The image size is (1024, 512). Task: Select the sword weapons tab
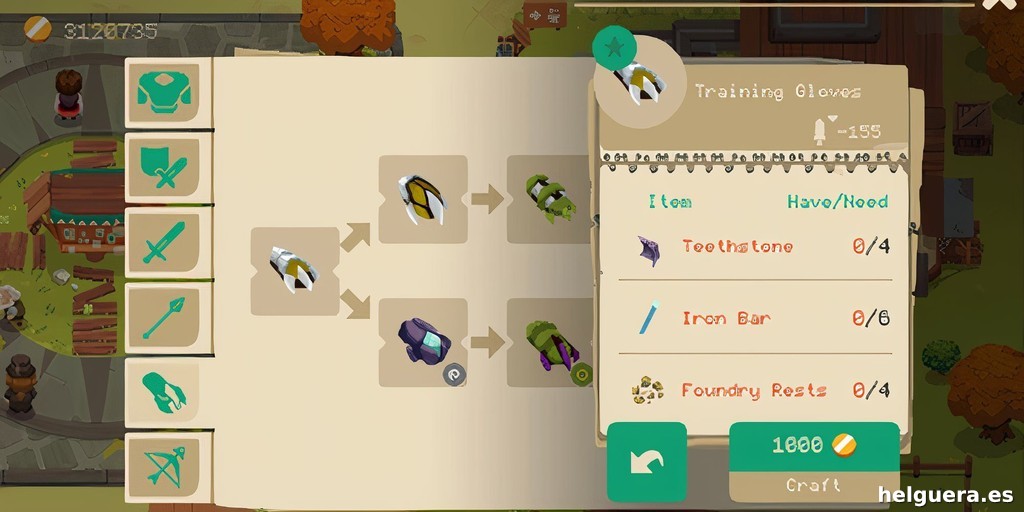pyautogui.click(x=162, y=242)
